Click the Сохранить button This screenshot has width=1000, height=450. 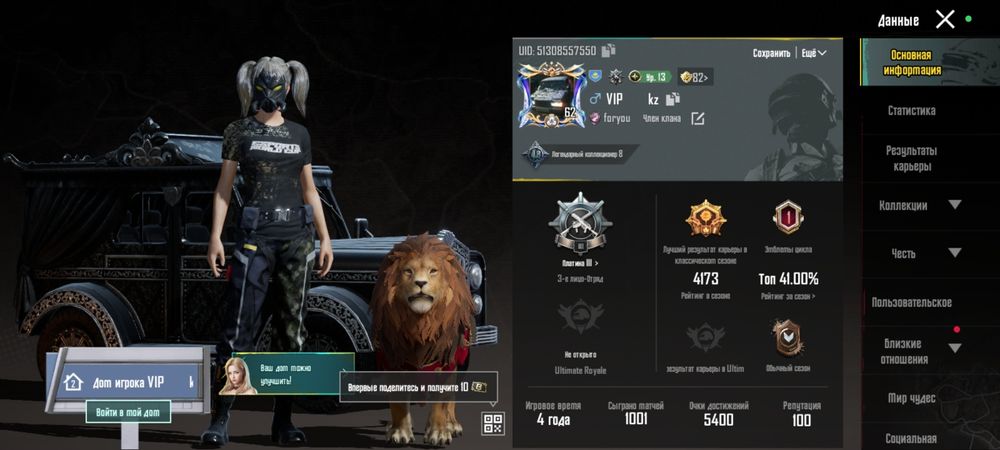click(x=771, y=53)
